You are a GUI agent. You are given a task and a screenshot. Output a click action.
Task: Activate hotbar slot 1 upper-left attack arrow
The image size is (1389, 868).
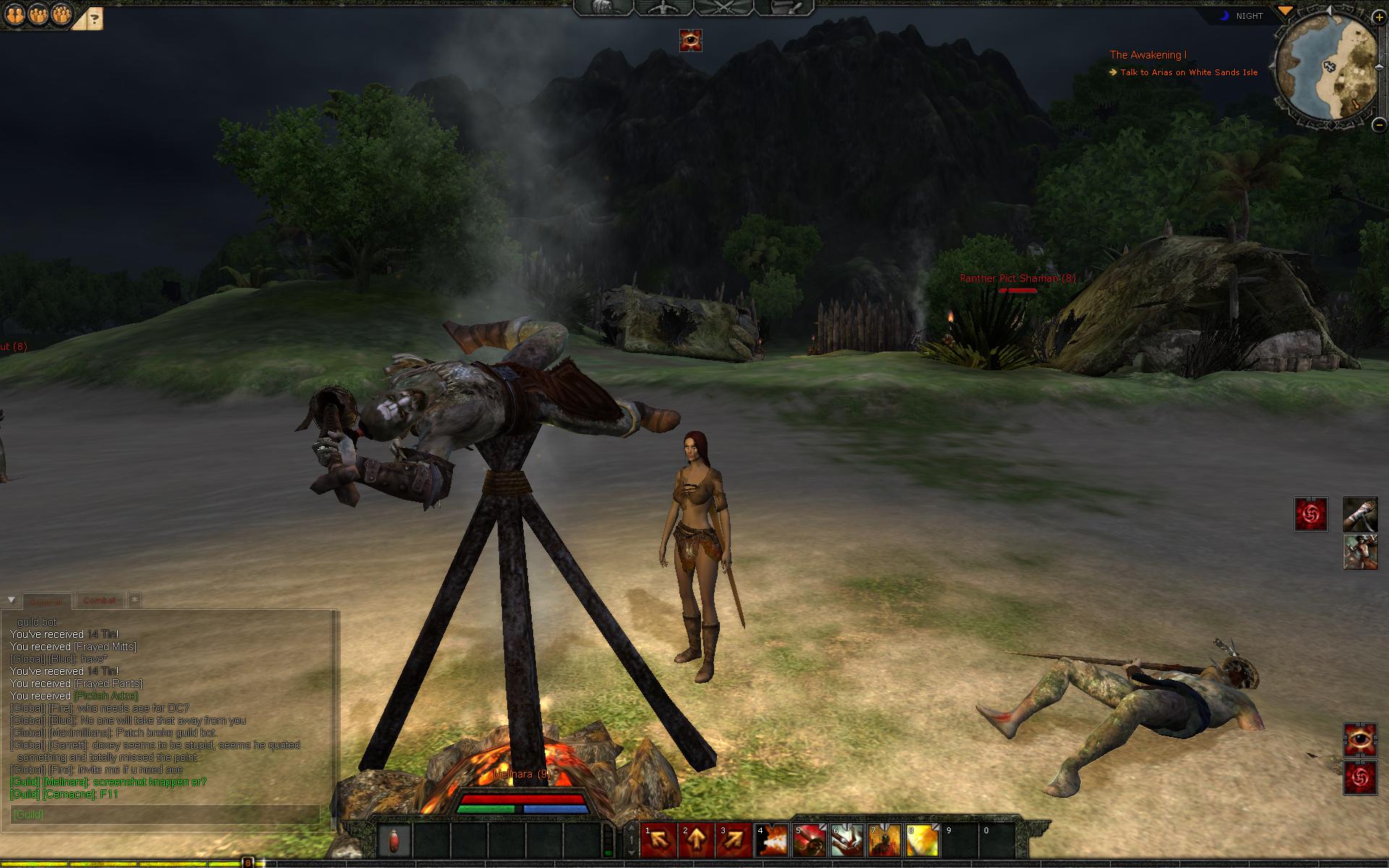click(x=658, y=841)
